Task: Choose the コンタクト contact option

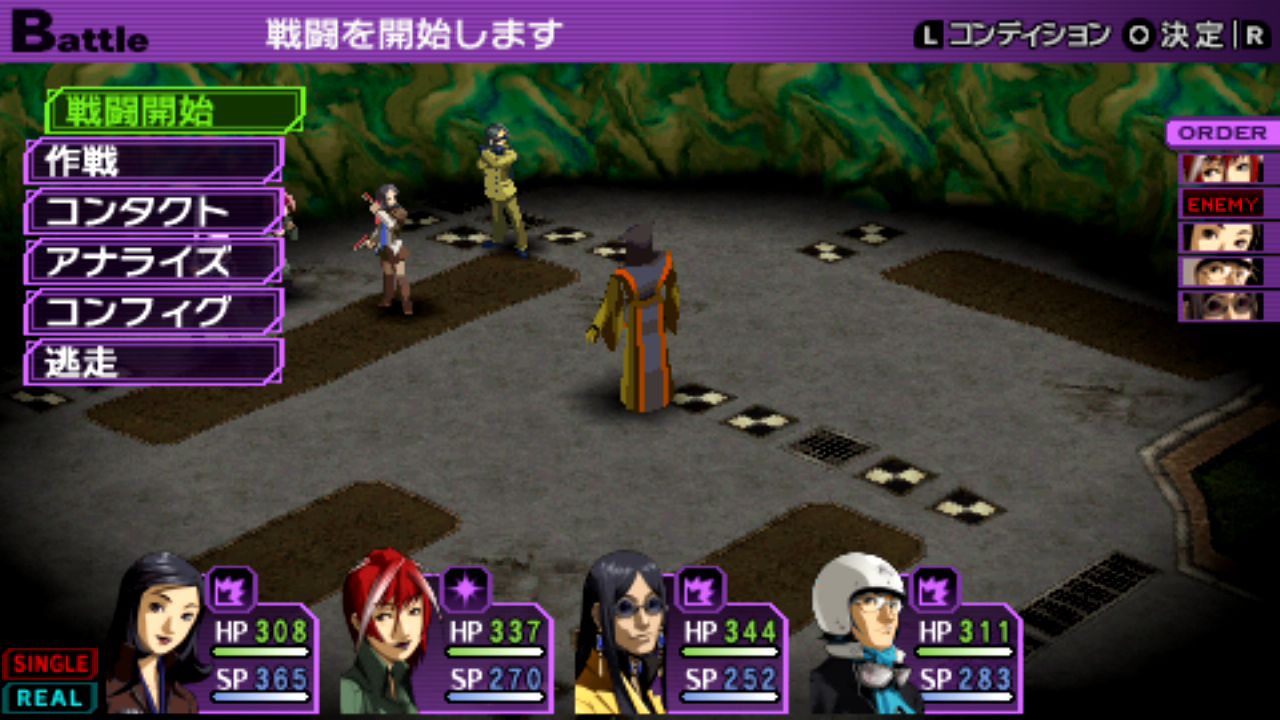Action: tap(154, 212)
